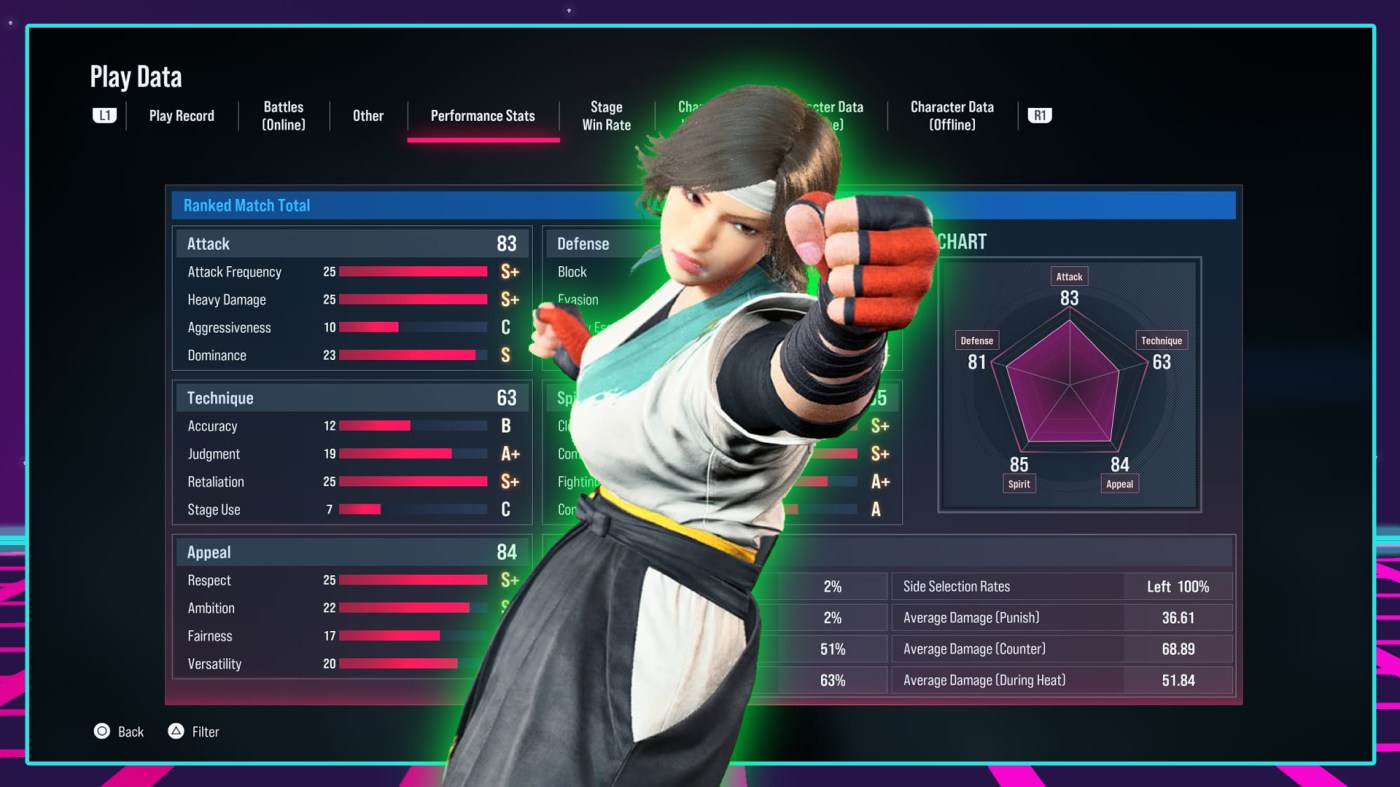Go back using the Back option
The image size is (1400, 787).
(119, 732)
